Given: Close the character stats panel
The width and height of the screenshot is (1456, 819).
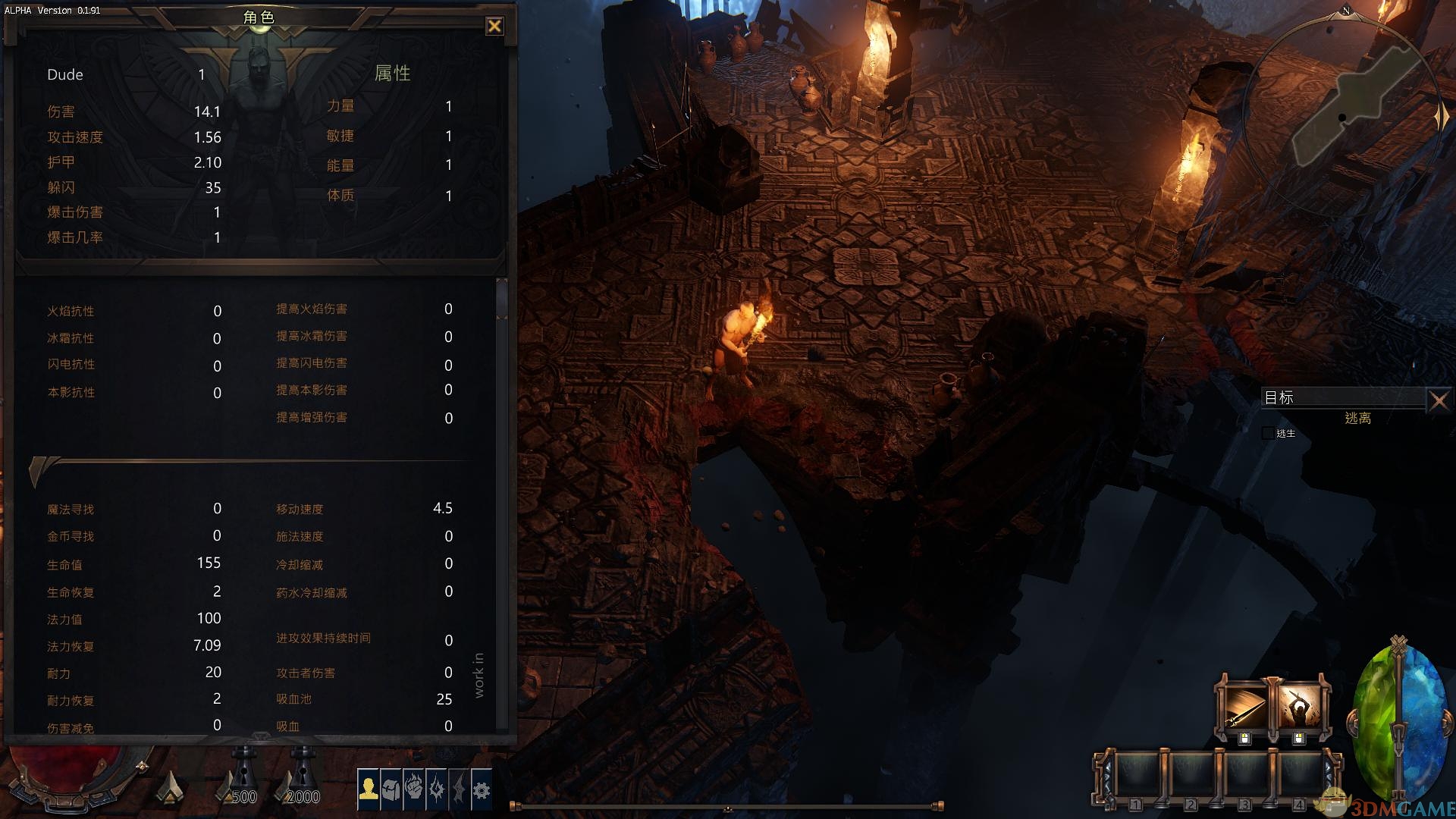Looking at the screenshot, I should 494,27.
